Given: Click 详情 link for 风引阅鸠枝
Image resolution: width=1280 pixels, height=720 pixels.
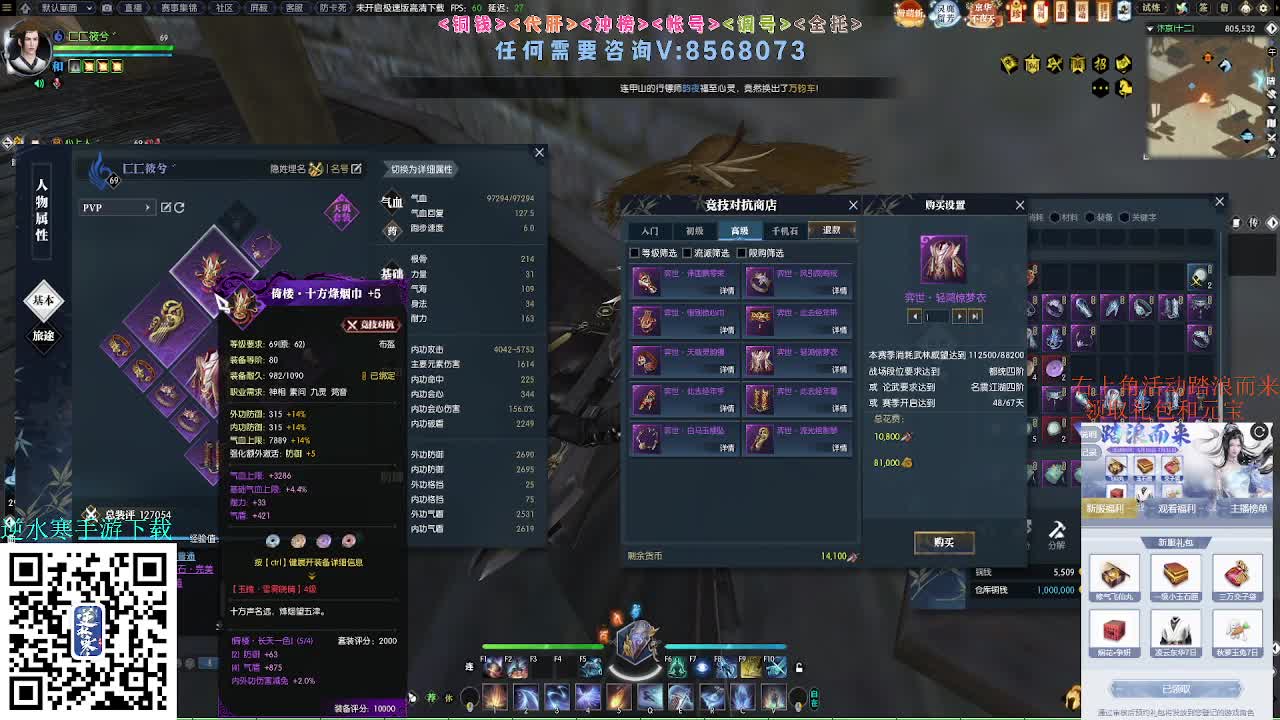Looking at the screenshot, I should pyautogui.click(x=840, y=290).
